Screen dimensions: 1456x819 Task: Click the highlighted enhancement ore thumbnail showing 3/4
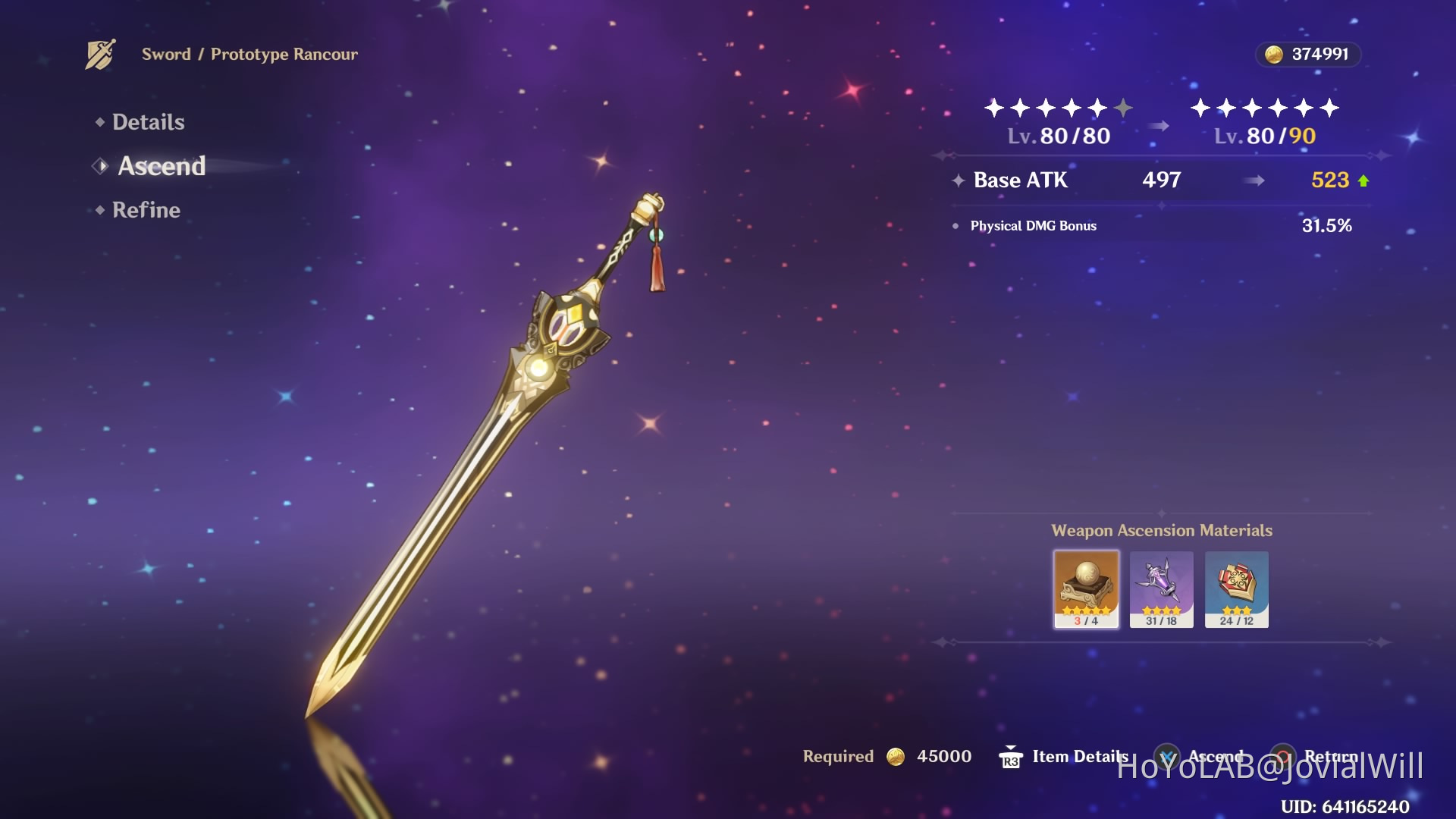1086,588
